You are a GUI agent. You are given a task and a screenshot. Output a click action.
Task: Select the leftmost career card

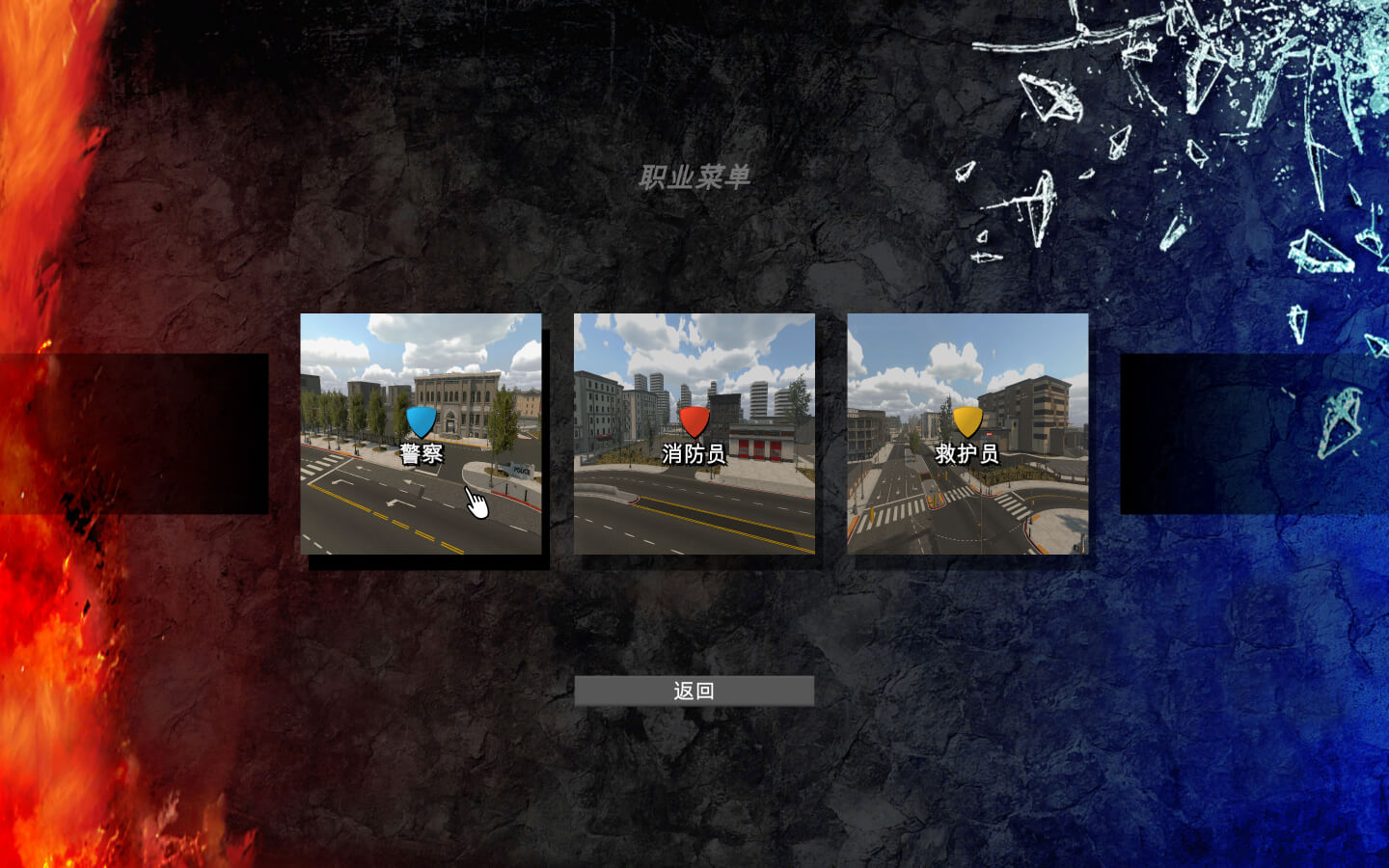pos(422,434)
